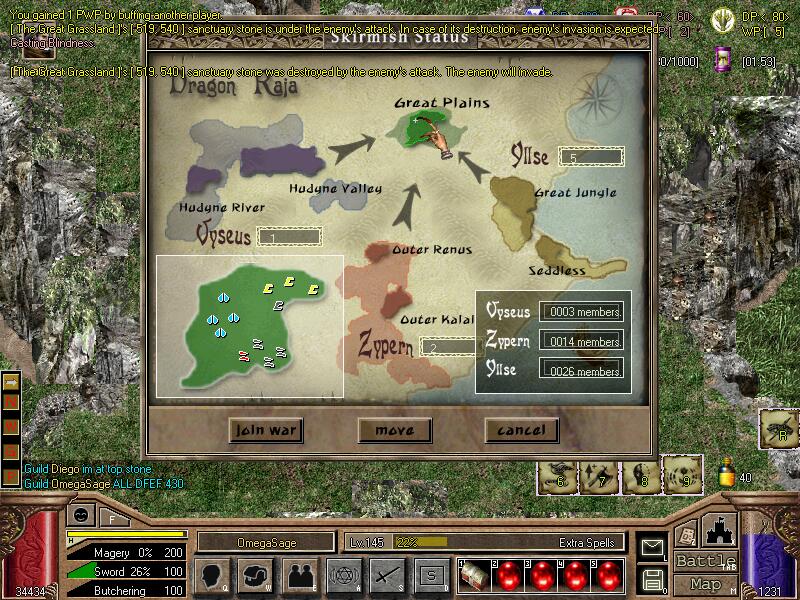Select spell scroll slot 6
This screenshot has height=600, width=800.
[558, 477]
